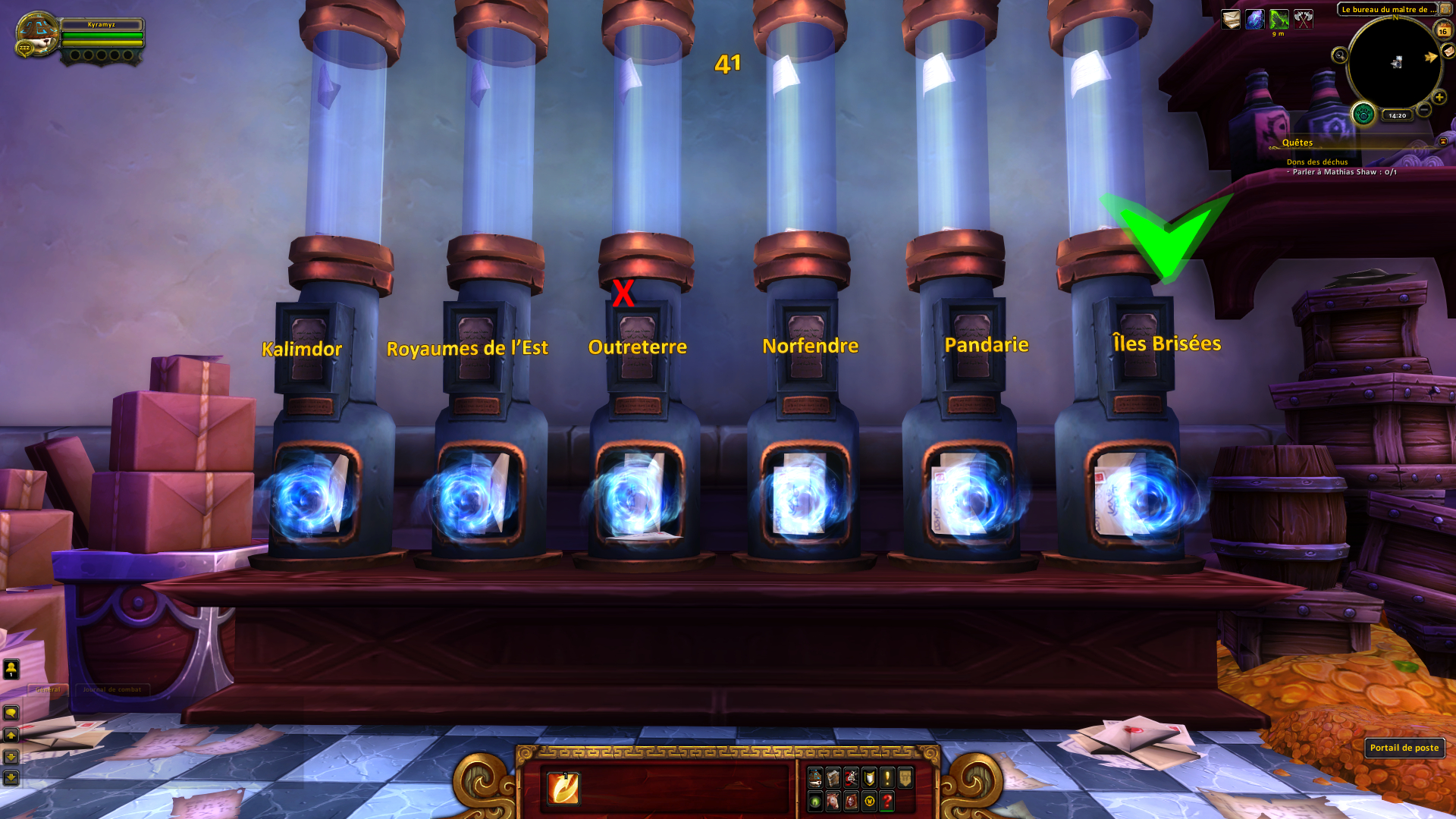Click the crossed axes buff icon
The height and width of the screenshot is (819, 1456).
(x=1303, y=19)
